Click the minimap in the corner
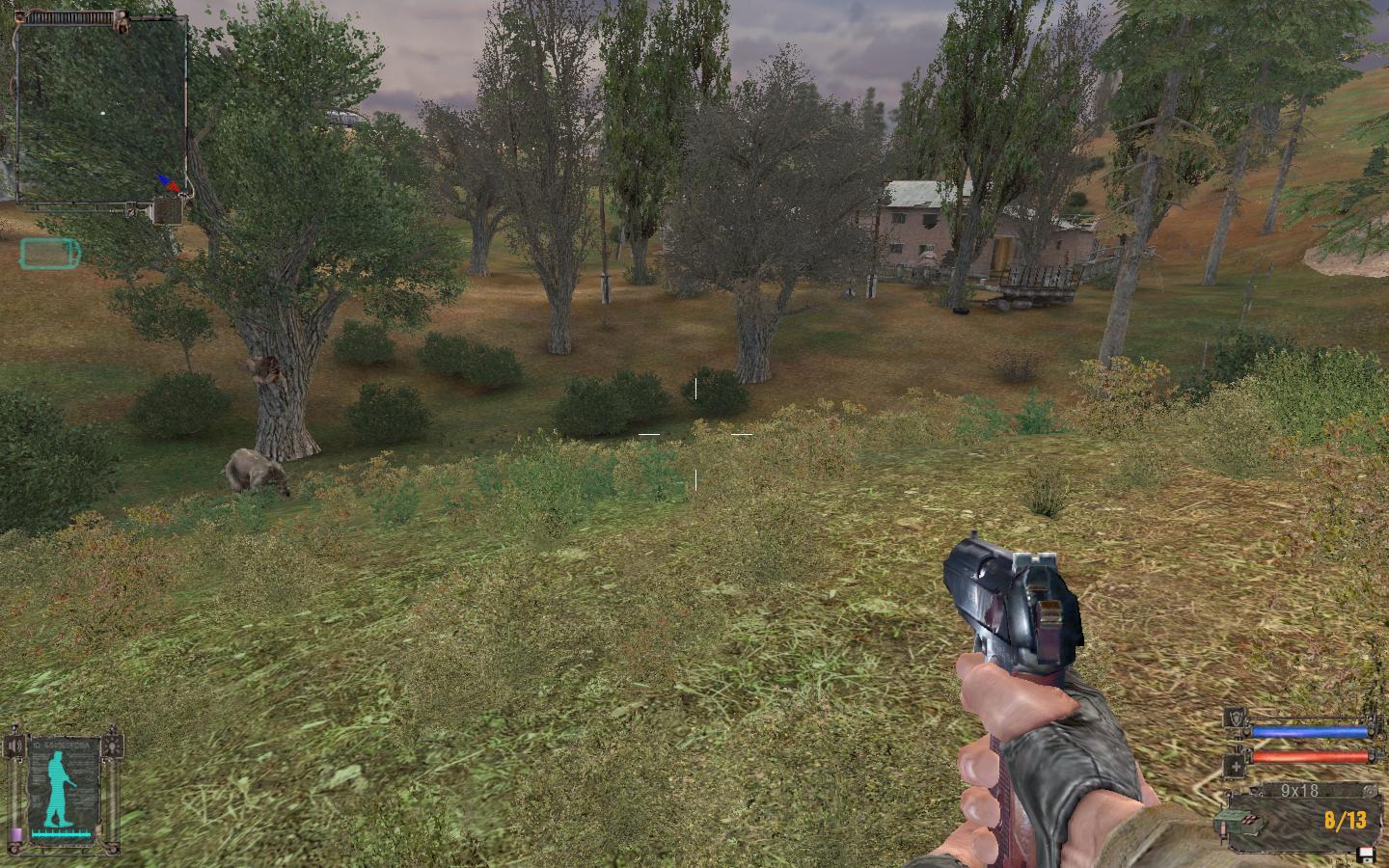The height and width of the screenshot is (868, 1389). [101, 111]
